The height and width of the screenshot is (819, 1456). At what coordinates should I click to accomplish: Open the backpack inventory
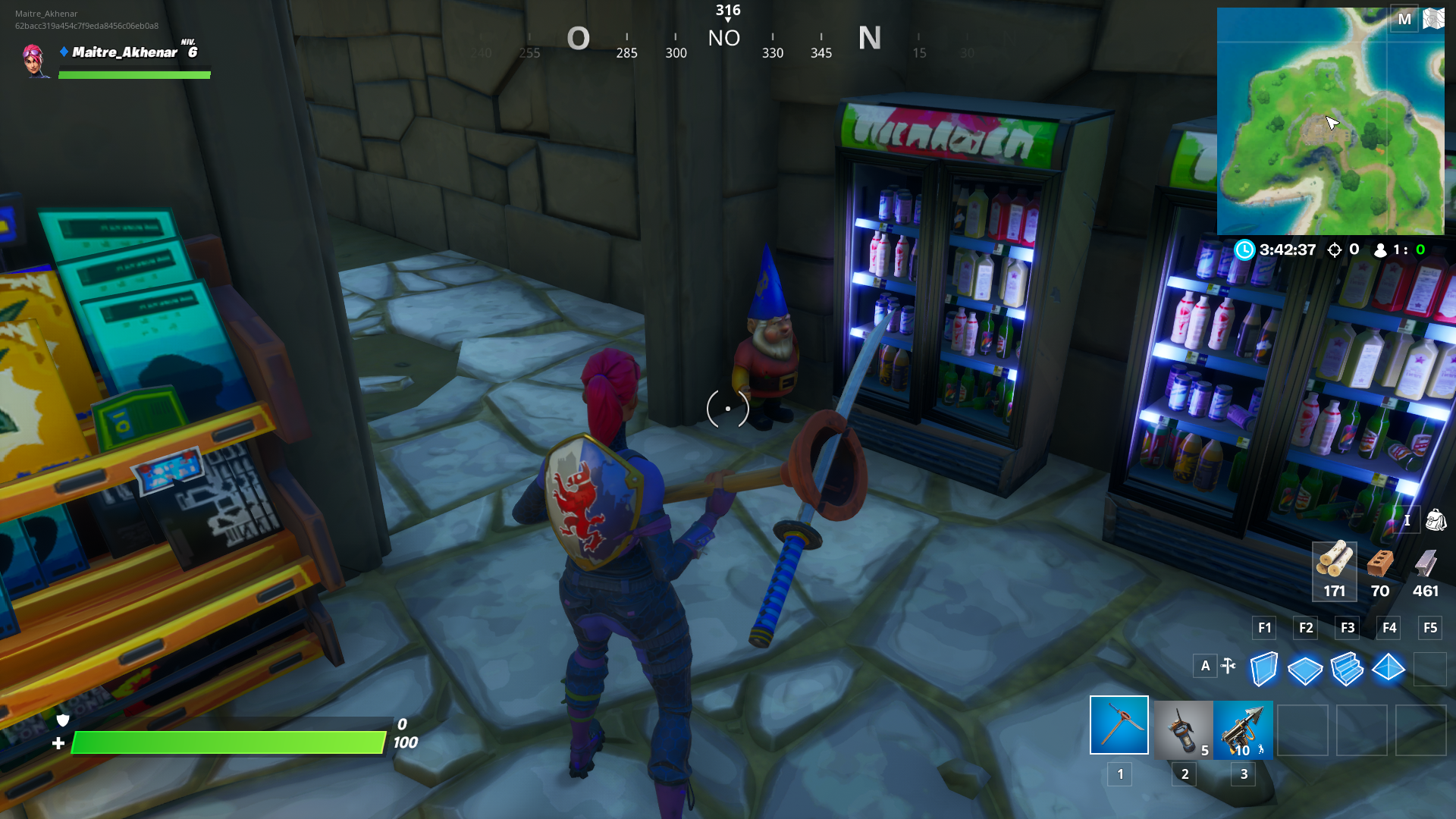tap(1436, 520)
